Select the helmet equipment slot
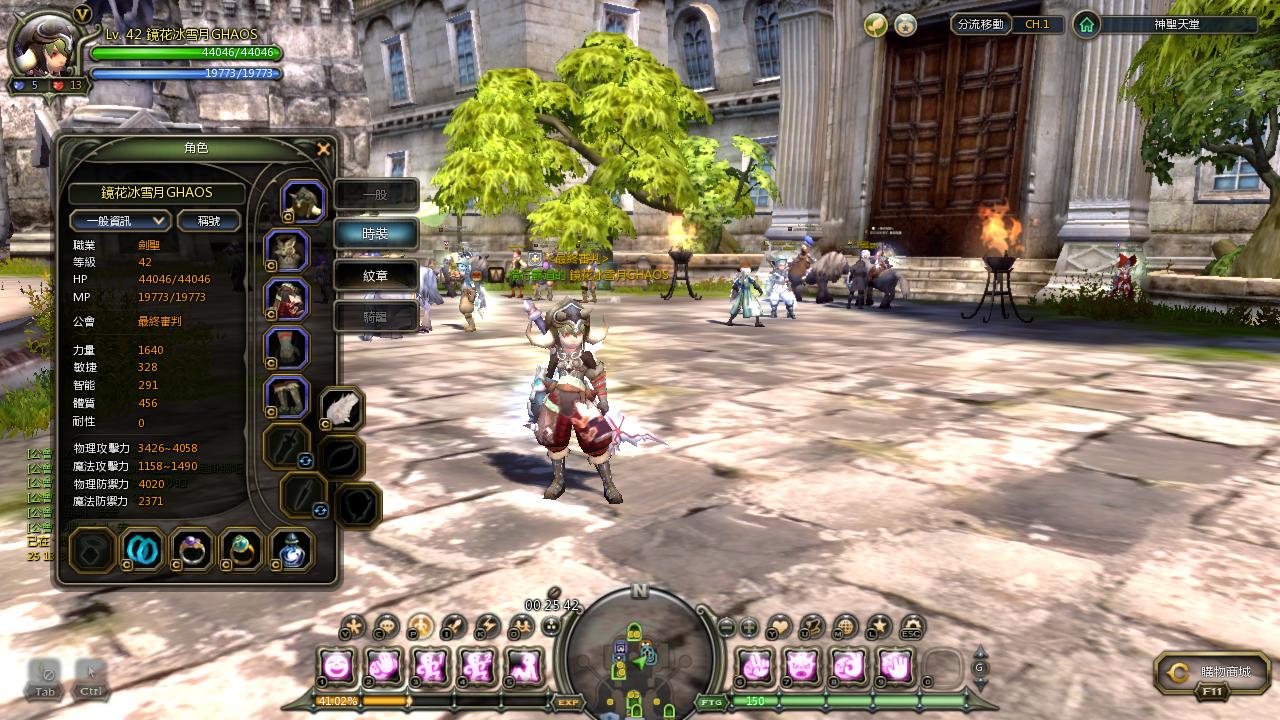The width and height of the screenshot is (1280, 720). coord(303,201)
